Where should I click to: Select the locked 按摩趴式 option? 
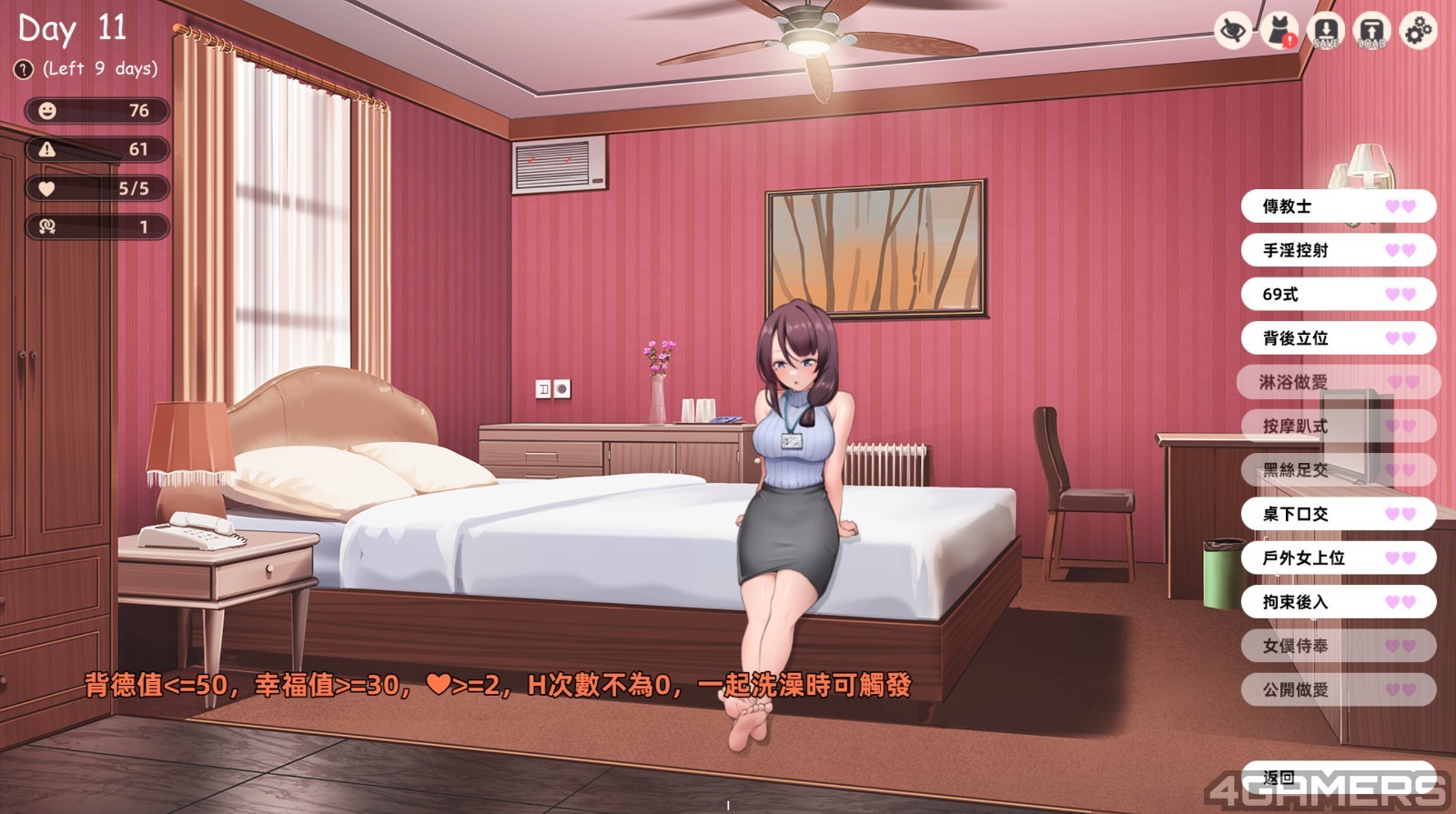(x=1338, y=426)
